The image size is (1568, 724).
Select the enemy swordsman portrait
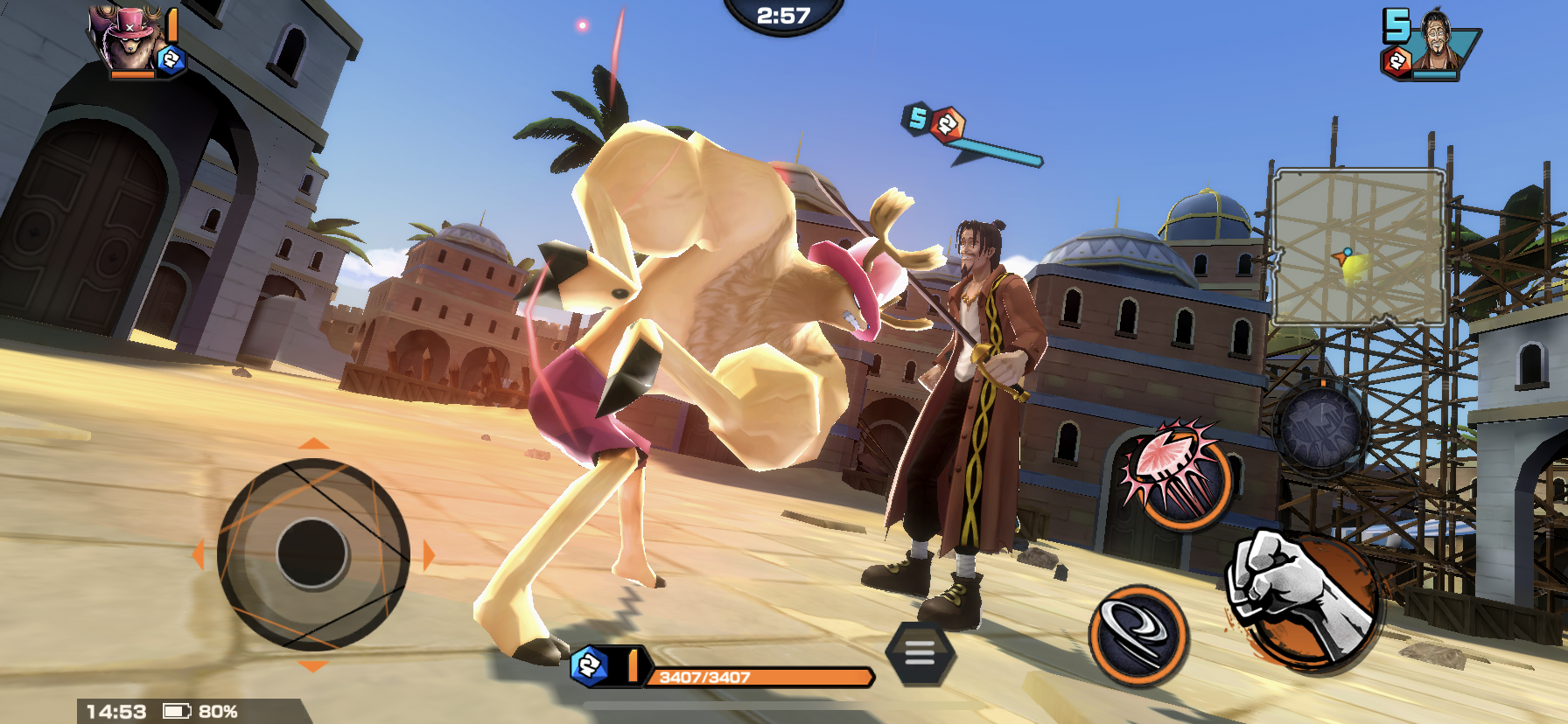1436,41
